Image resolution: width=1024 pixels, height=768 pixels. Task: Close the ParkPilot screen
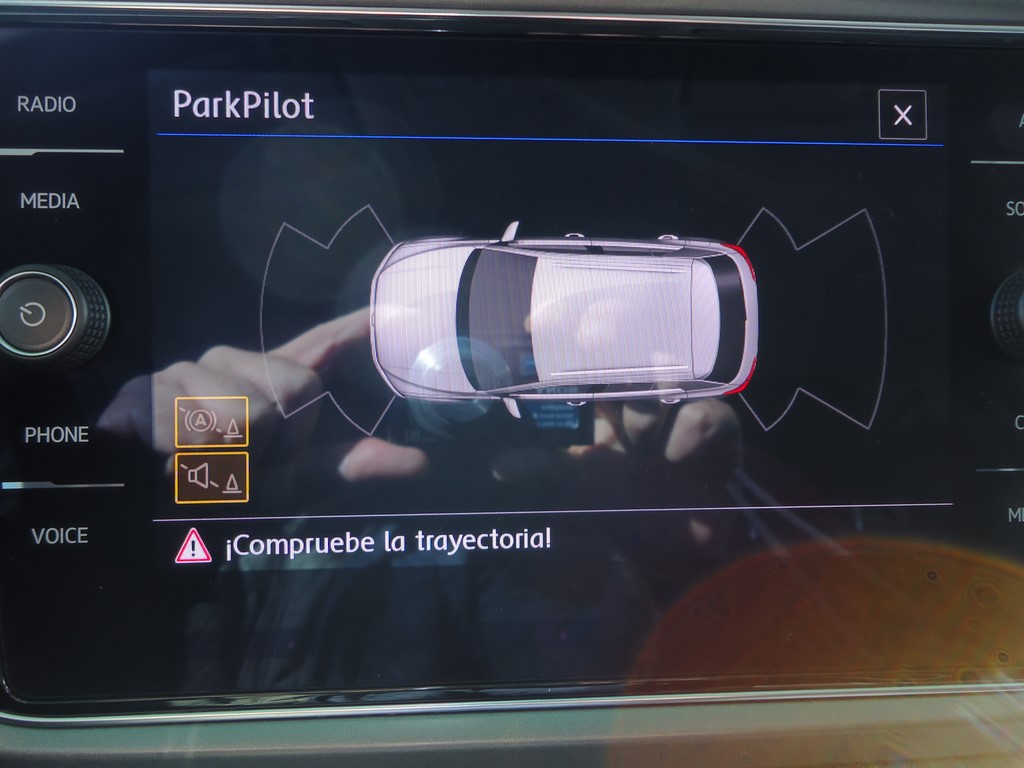coord(902,115)
